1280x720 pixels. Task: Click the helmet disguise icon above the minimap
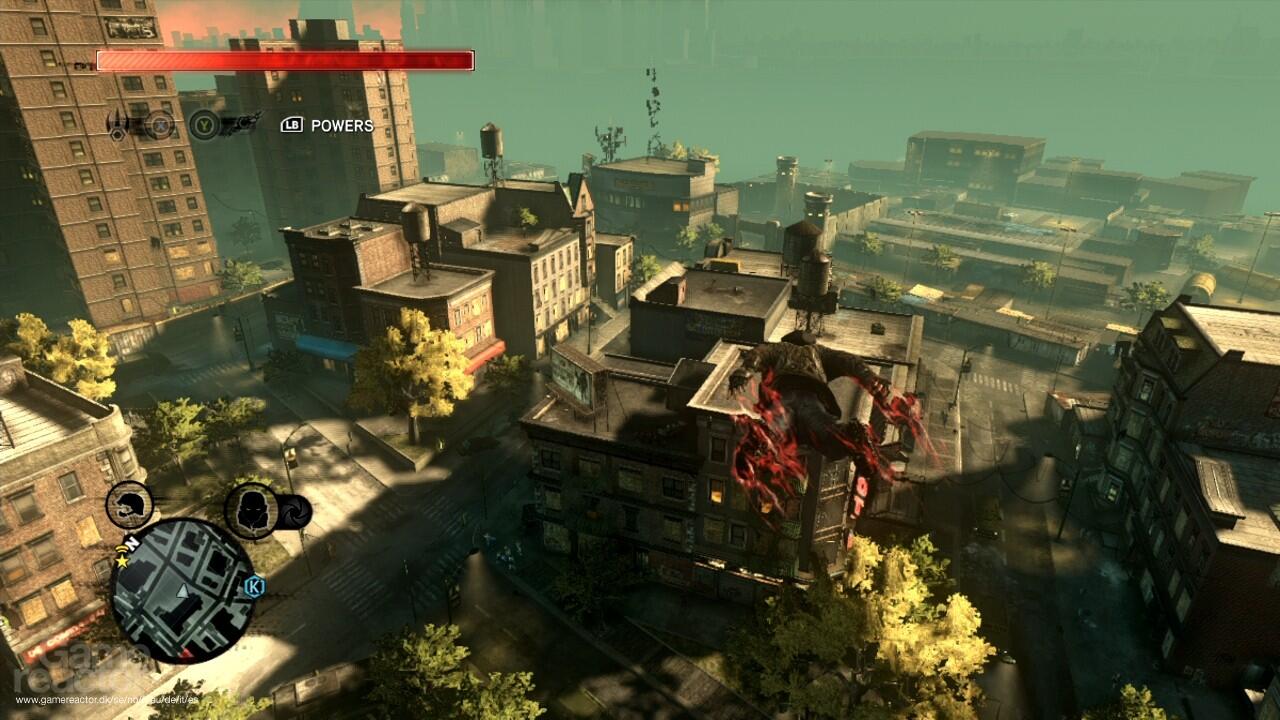(127, 504)
